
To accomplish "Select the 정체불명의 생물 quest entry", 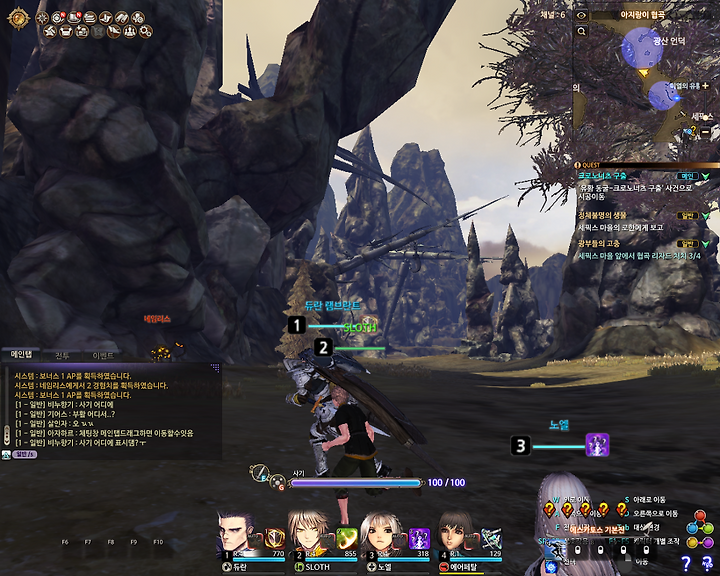I will [x=603, y=215].
